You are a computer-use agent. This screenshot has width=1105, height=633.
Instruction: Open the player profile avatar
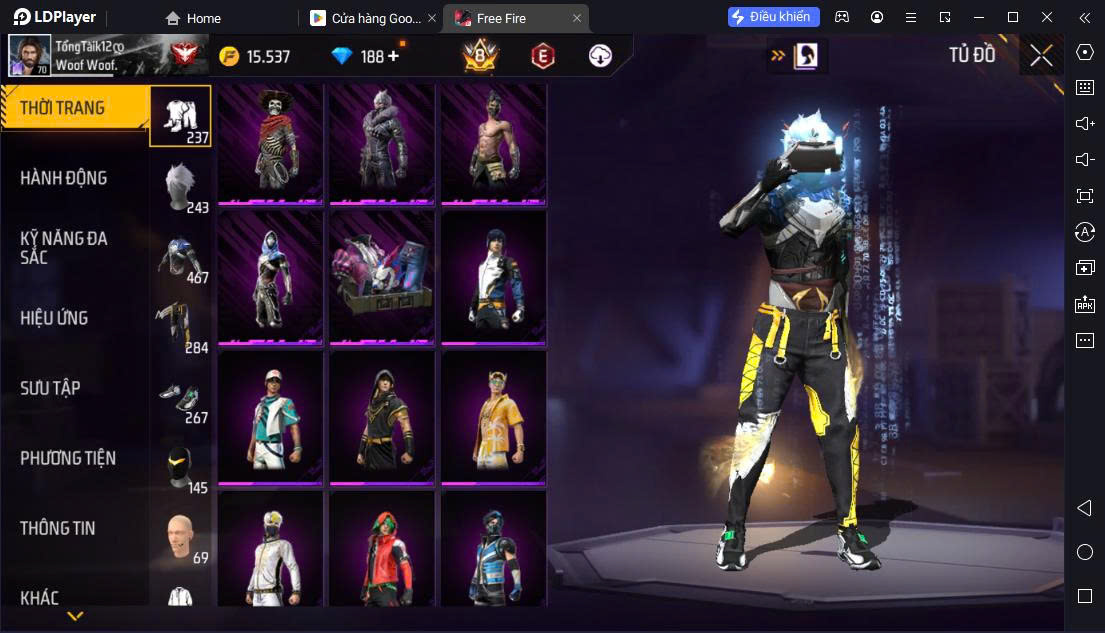(29, 56)
